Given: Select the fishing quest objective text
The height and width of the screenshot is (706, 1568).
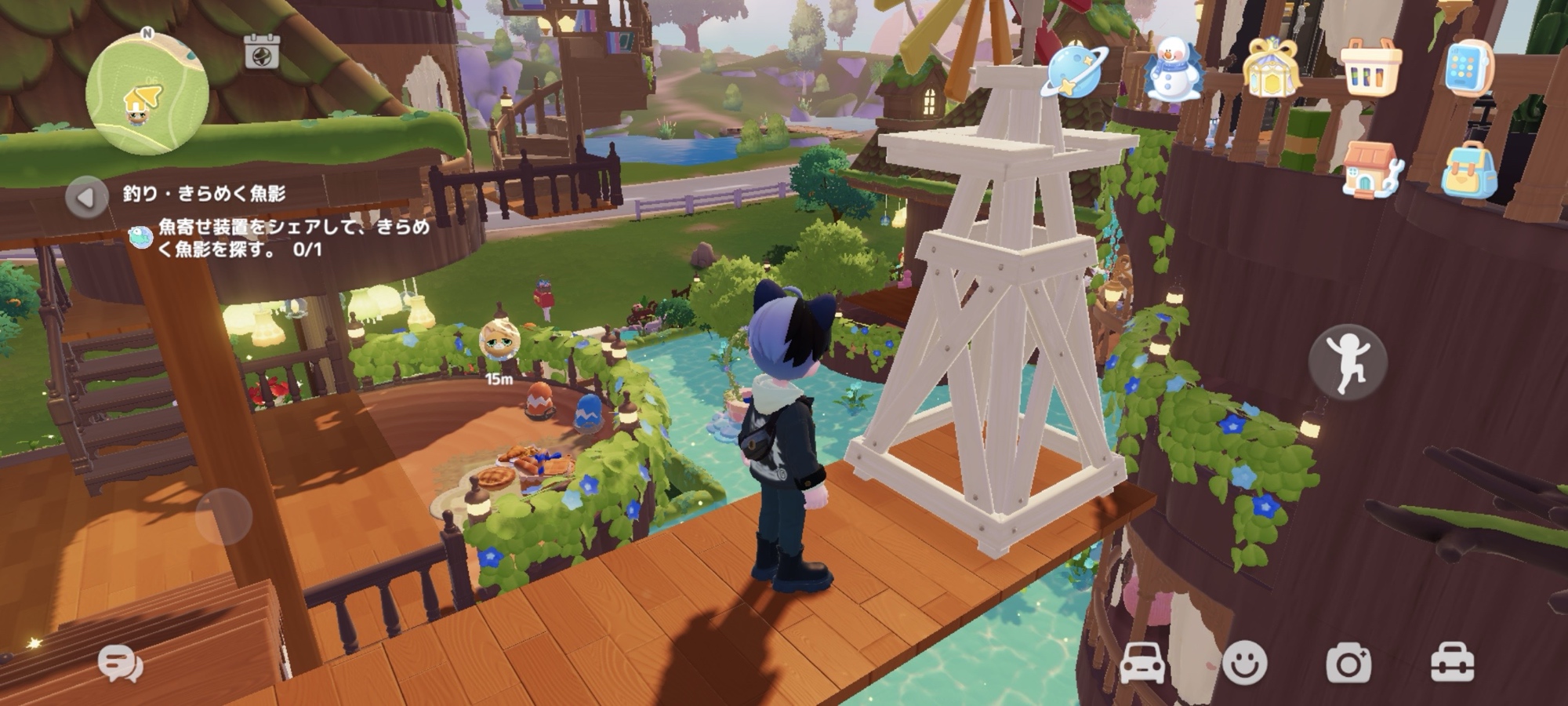Looking at the screenshot, I should [x=294, y=238].
